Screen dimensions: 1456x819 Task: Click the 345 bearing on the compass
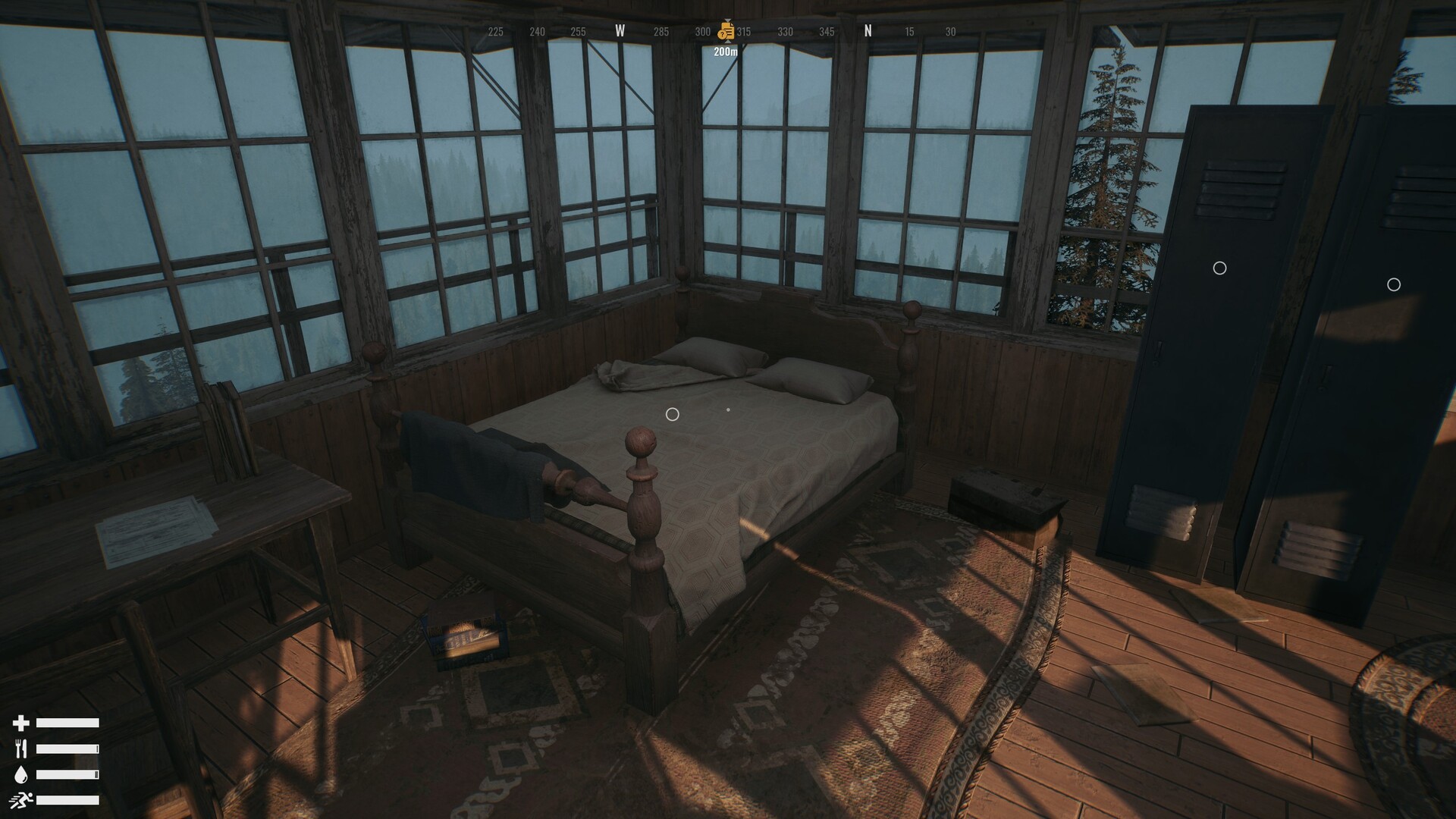tap(827, 32)
